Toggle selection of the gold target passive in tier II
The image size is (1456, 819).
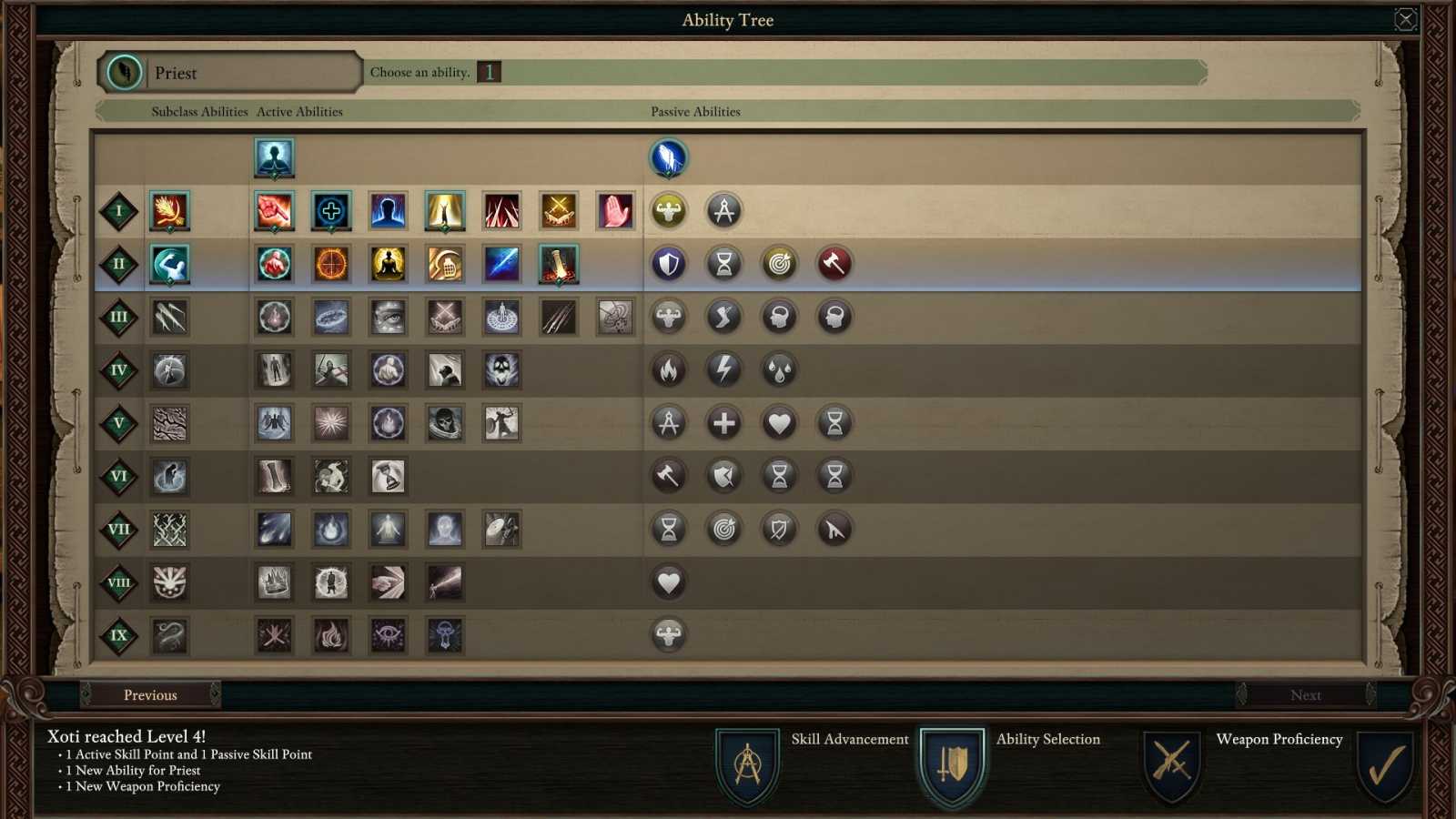[779, 263]
